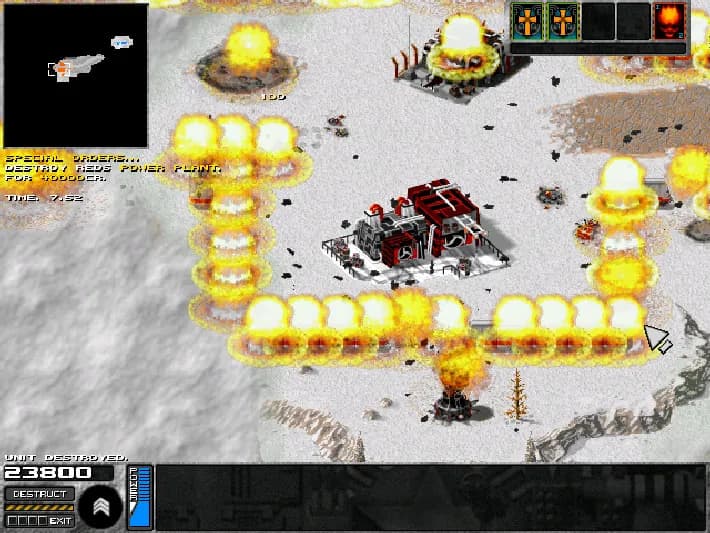This screenshot has height=533, width=710.
Task: Click the minimap in the corner
Action: pos(75,75)
